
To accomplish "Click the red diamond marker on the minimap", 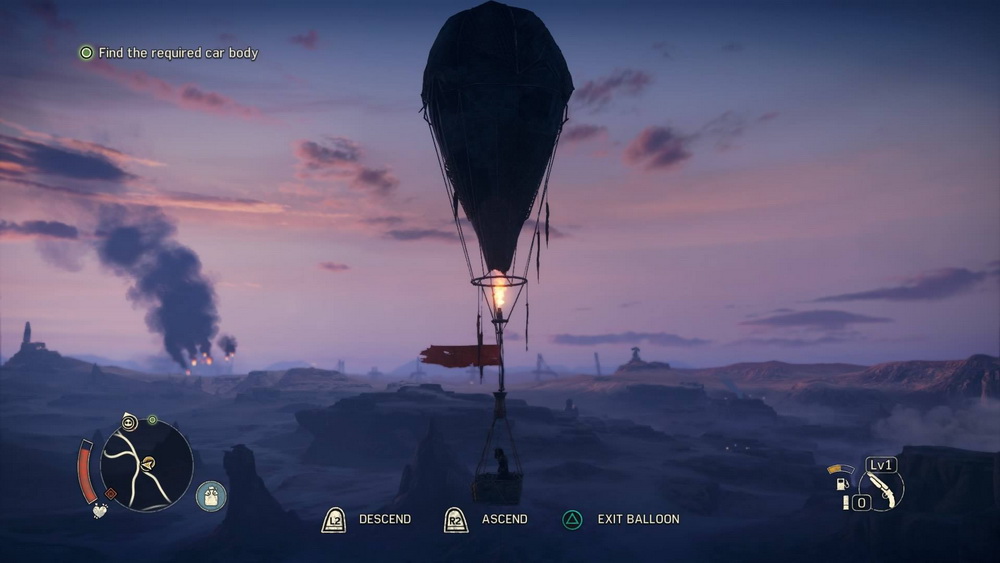I will 111,493.
